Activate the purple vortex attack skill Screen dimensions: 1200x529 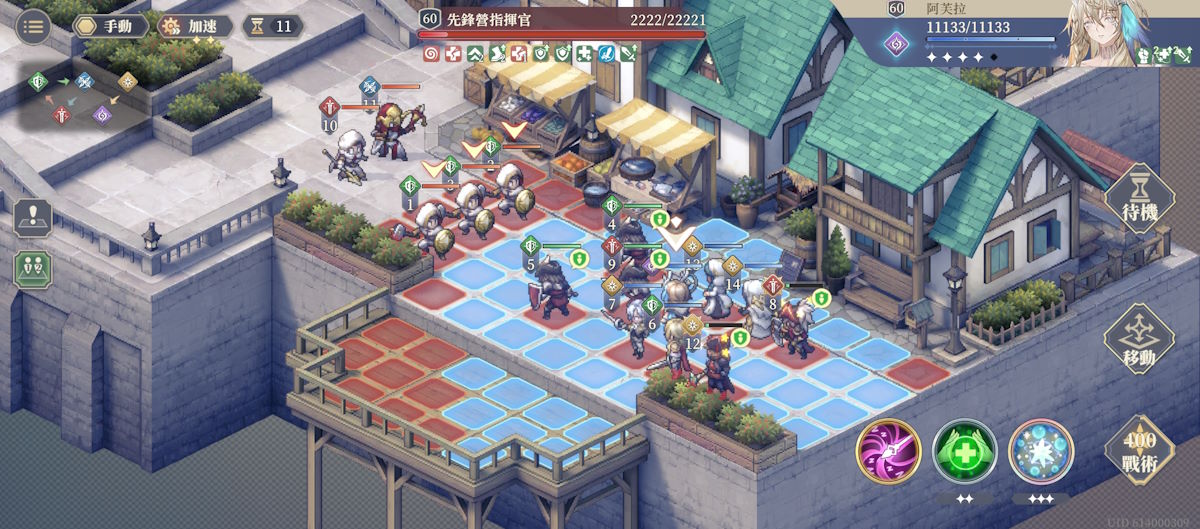(x=888, y=452)
